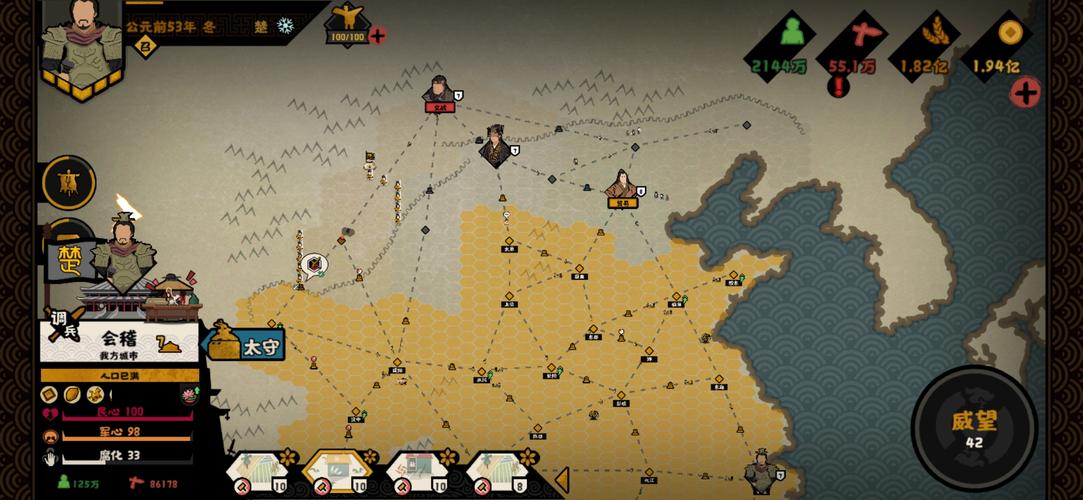Image resolution: width=1083 pixels, height=500 pixels.
Task: Select the round war banner button
Action: pyautogui.click(x=69, y=183)
